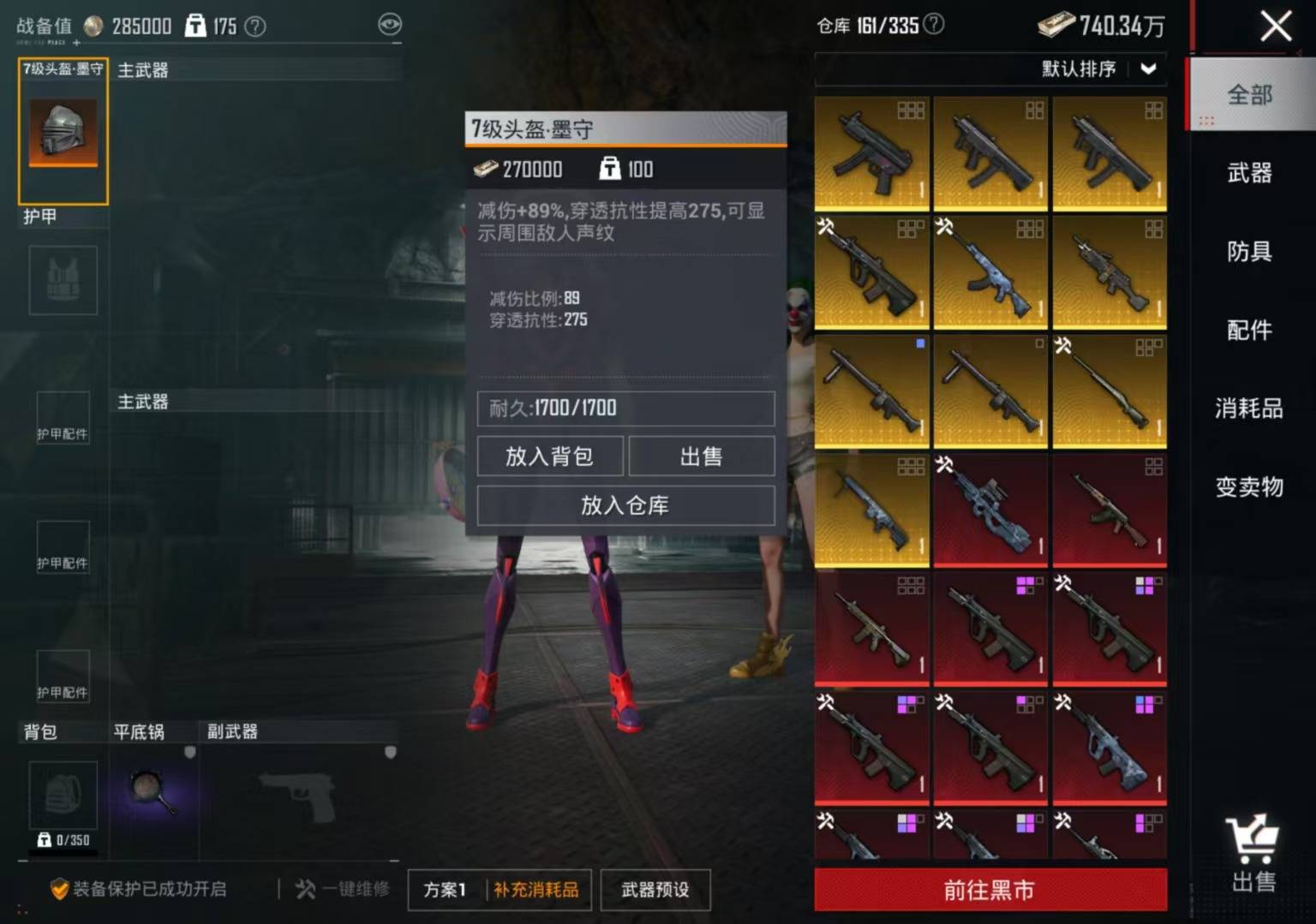Screen dimensions: 1316x924
Task: Select the 变卖物 sellables category
Action: coord(1249,487)
